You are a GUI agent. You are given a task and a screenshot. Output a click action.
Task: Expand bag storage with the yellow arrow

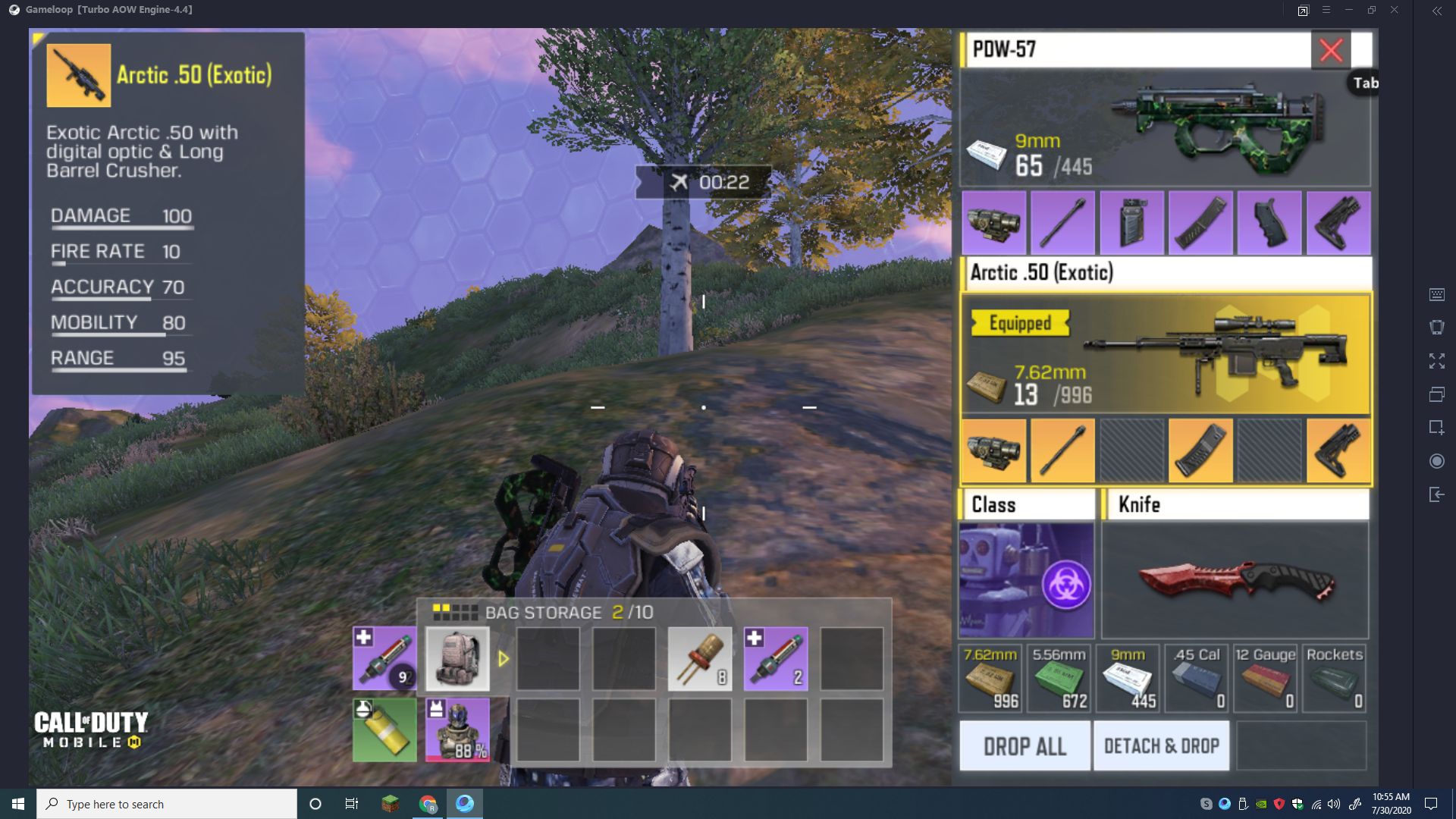click(504, 659)
